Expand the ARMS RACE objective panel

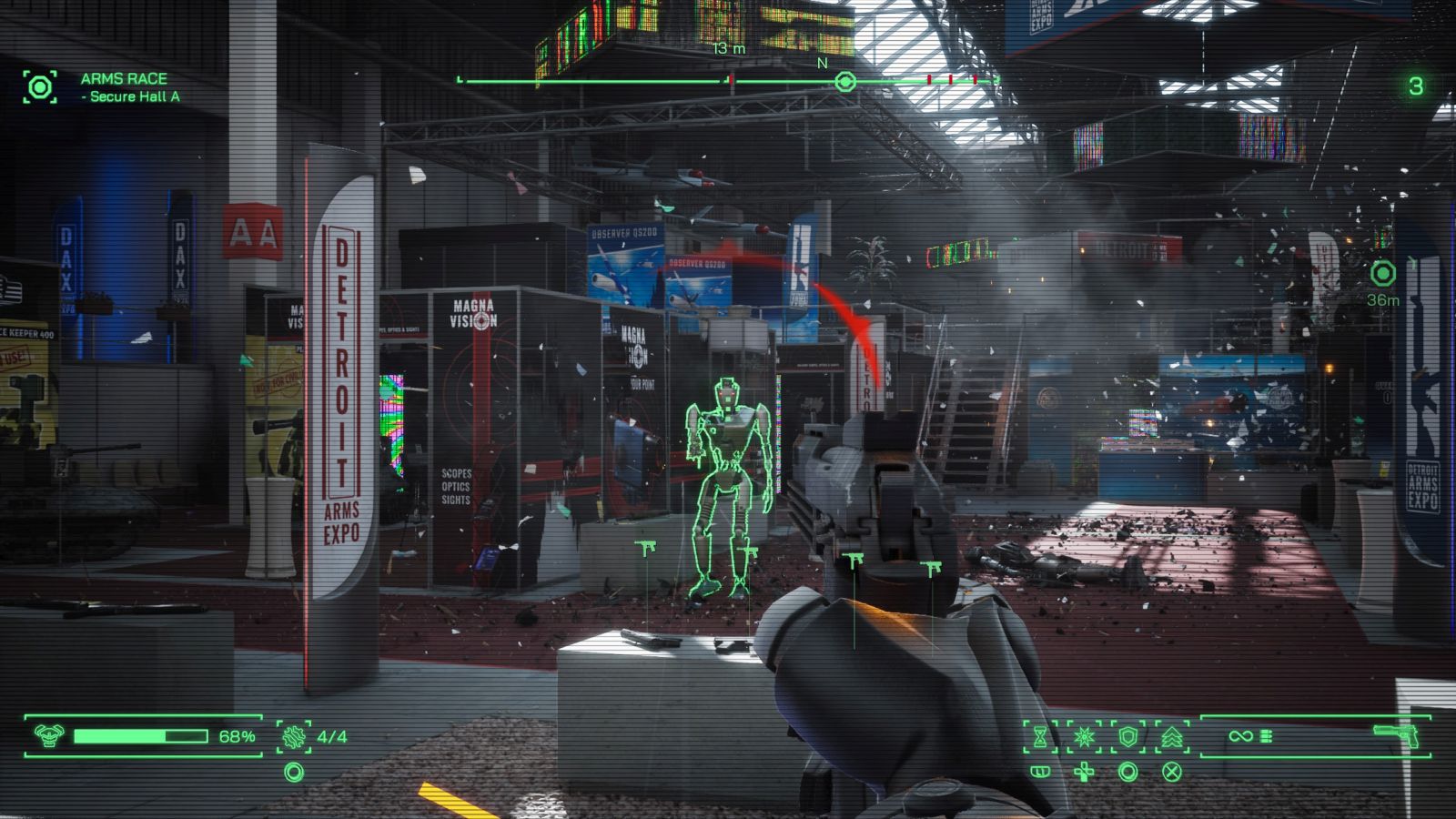click(39, 88)
